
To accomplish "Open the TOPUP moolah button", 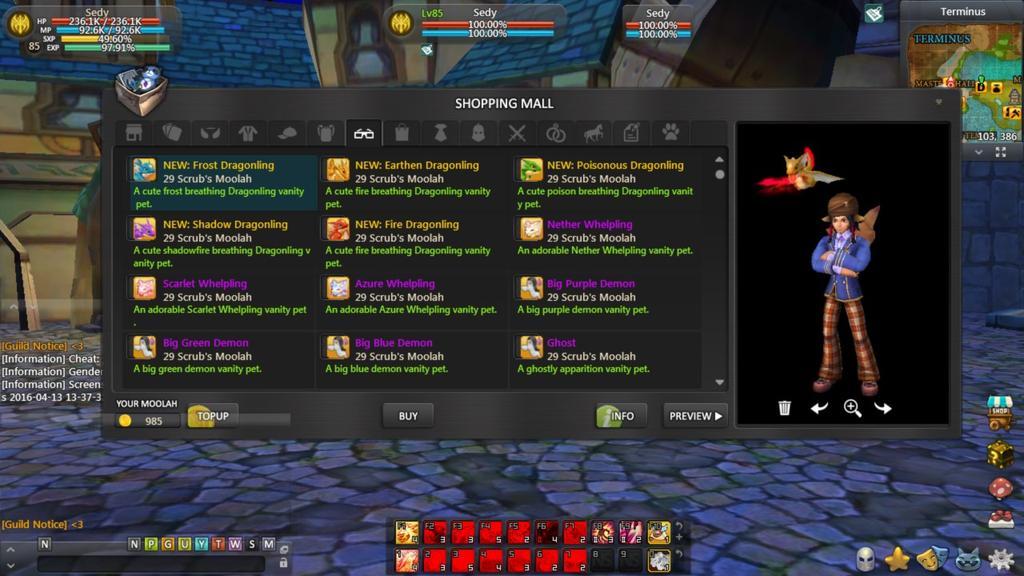I will point(213,416).
